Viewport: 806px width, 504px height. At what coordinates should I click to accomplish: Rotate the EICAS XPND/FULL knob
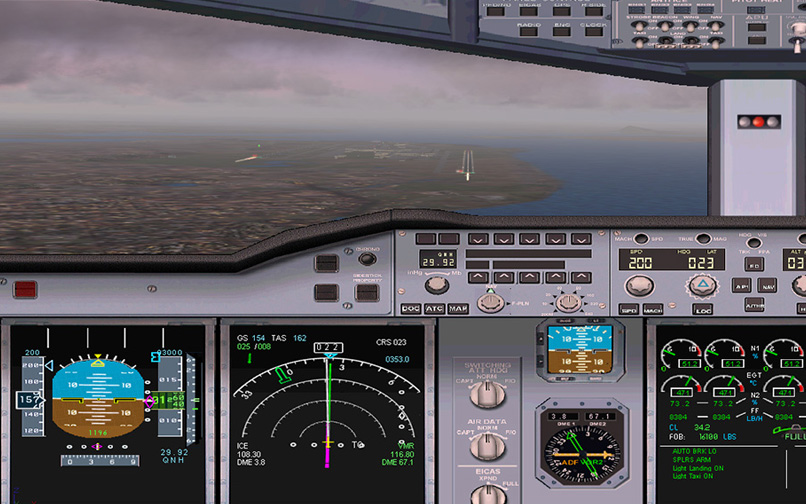(488, 494)
